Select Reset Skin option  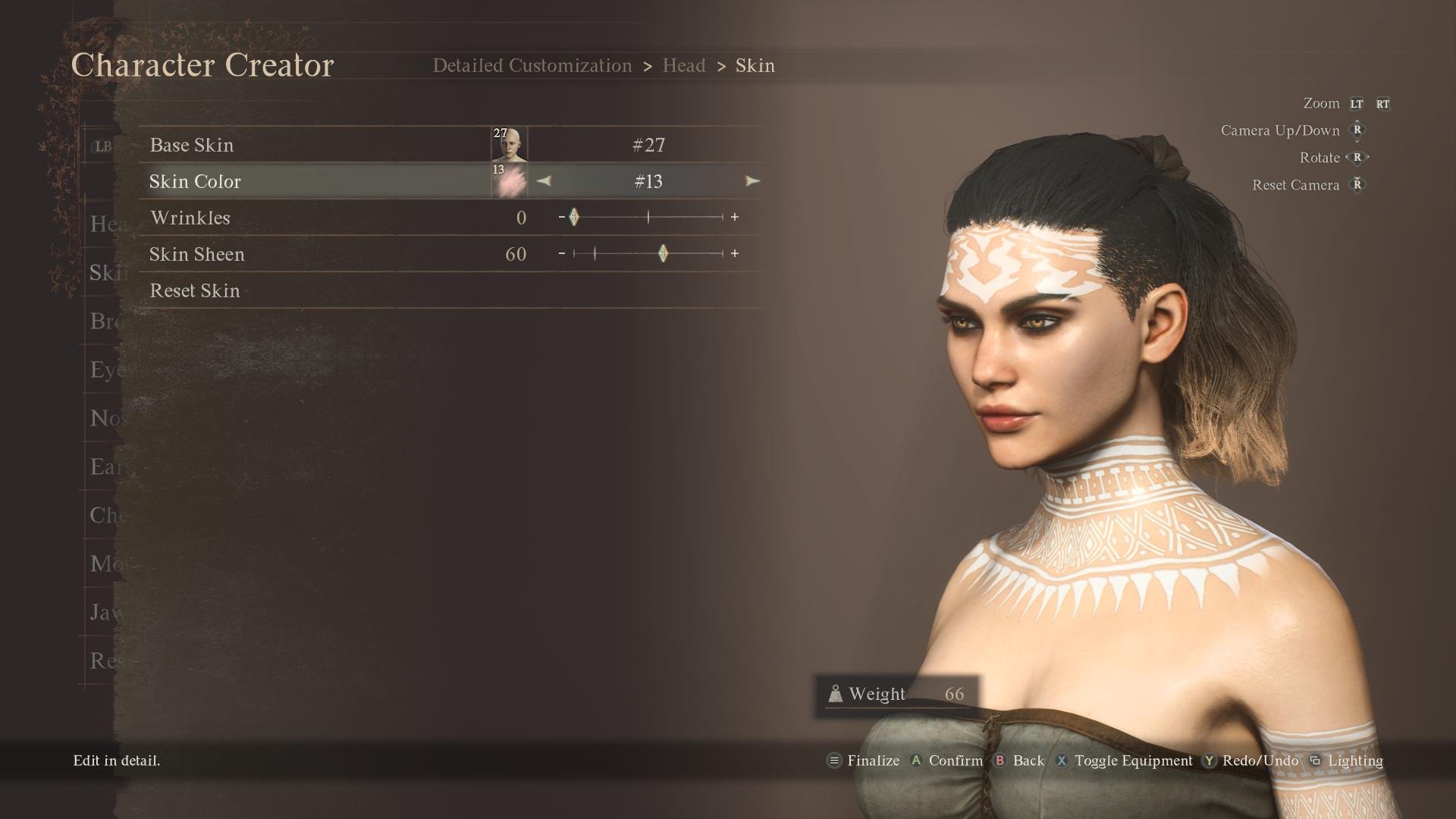195,290
